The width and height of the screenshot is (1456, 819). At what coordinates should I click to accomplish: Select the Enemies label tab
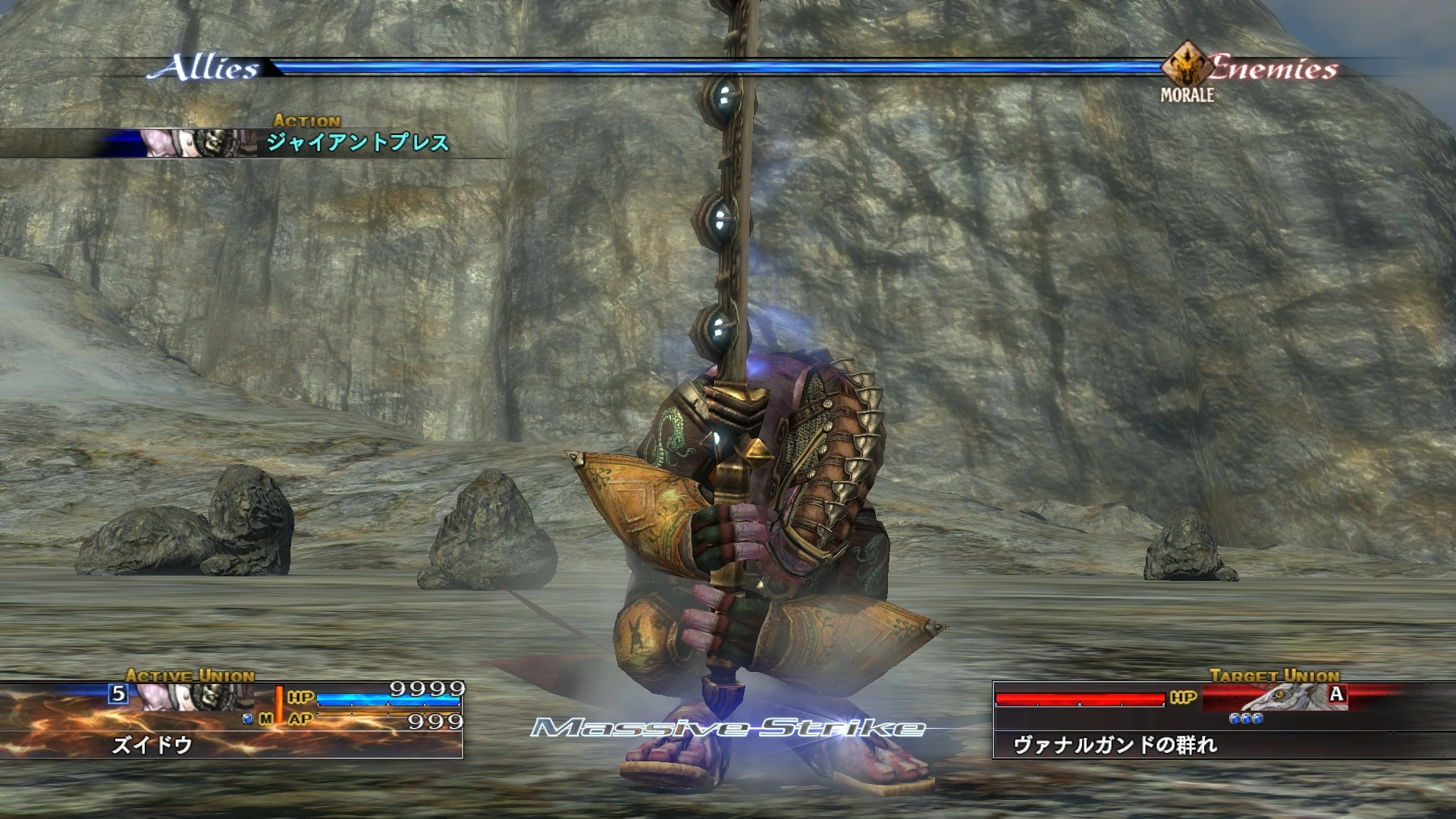[x=1274, y=67]
